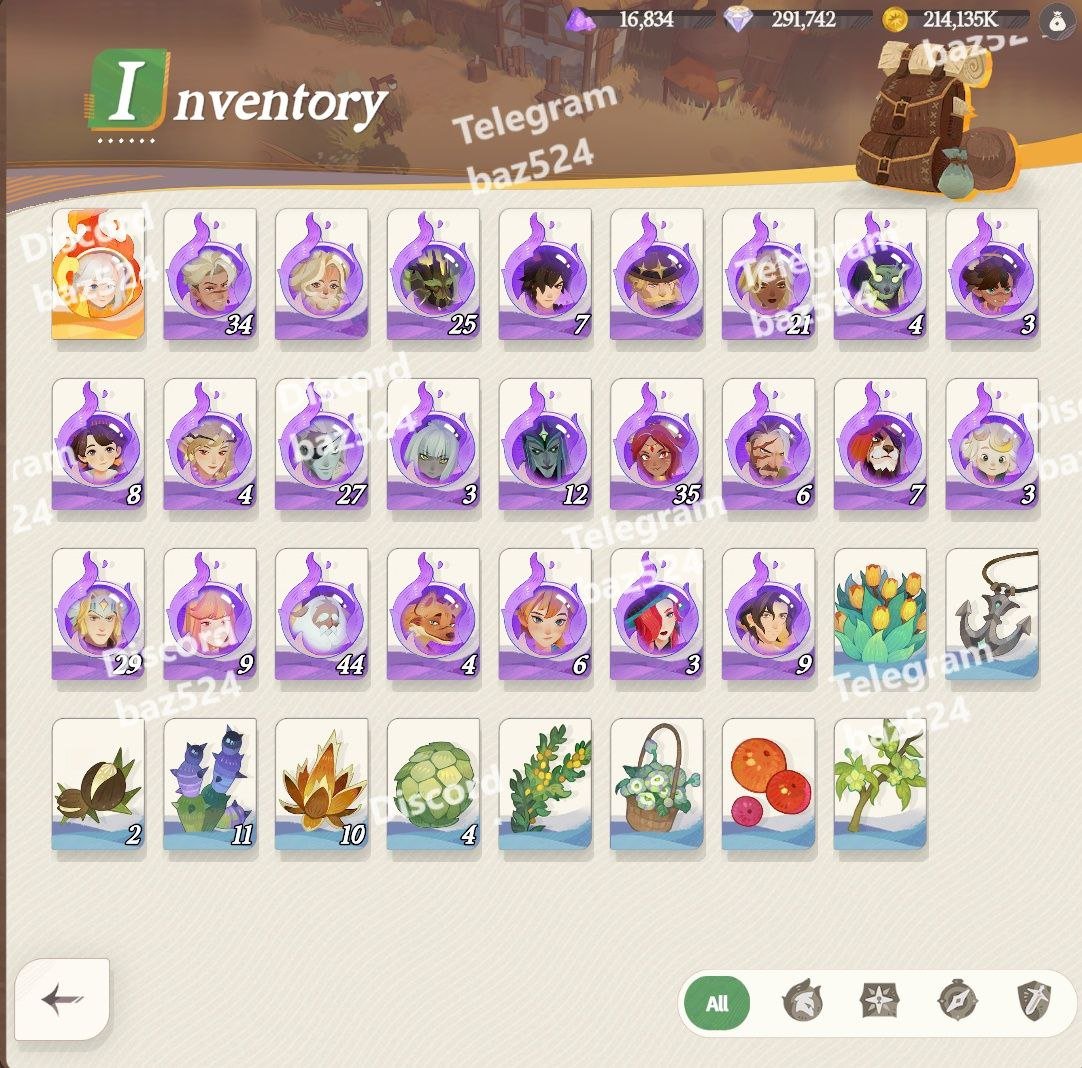Select the lion soul stack
This screenshot has height=1068, width=1082.
click(x=881, y=444)
